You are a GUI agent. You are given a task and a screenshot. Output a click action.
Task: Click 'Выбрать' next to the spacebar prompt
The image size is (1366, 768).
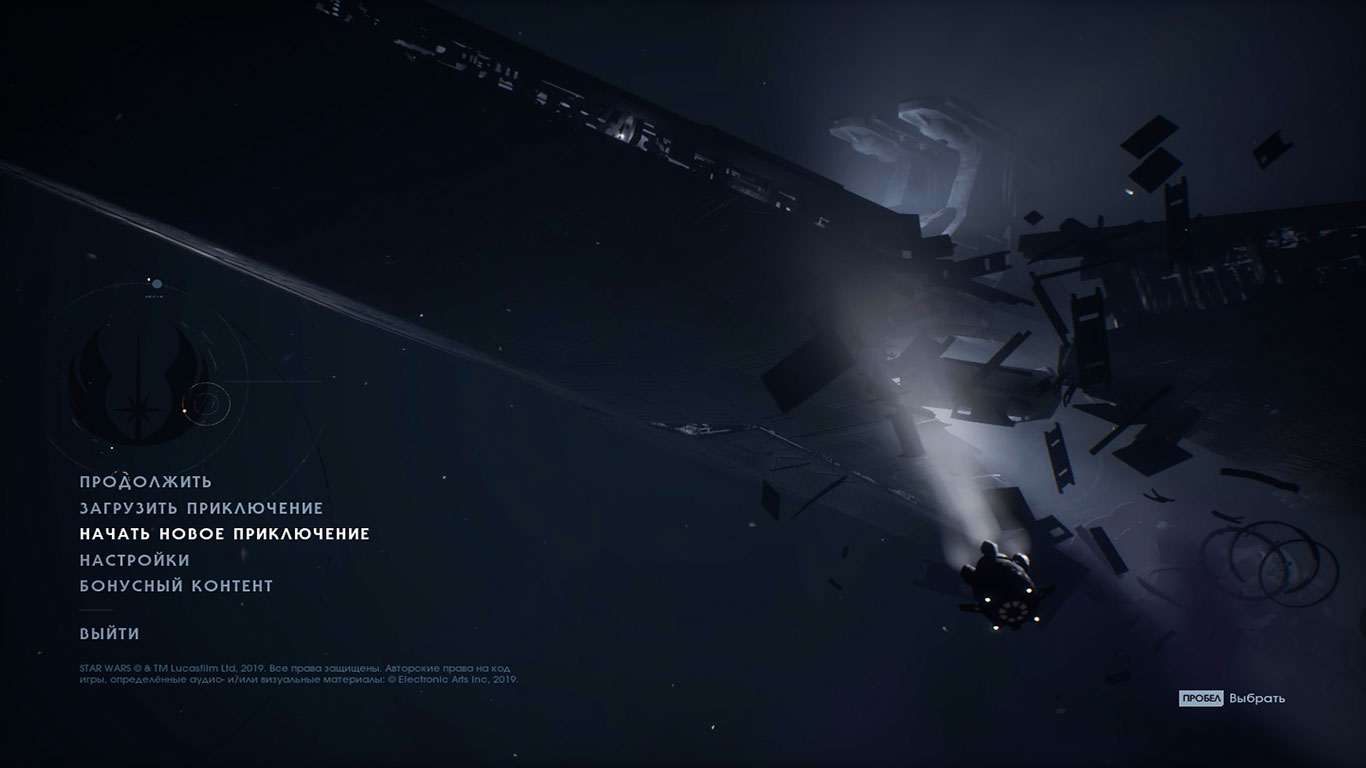pyautogui.click(x=1256, y=700)
